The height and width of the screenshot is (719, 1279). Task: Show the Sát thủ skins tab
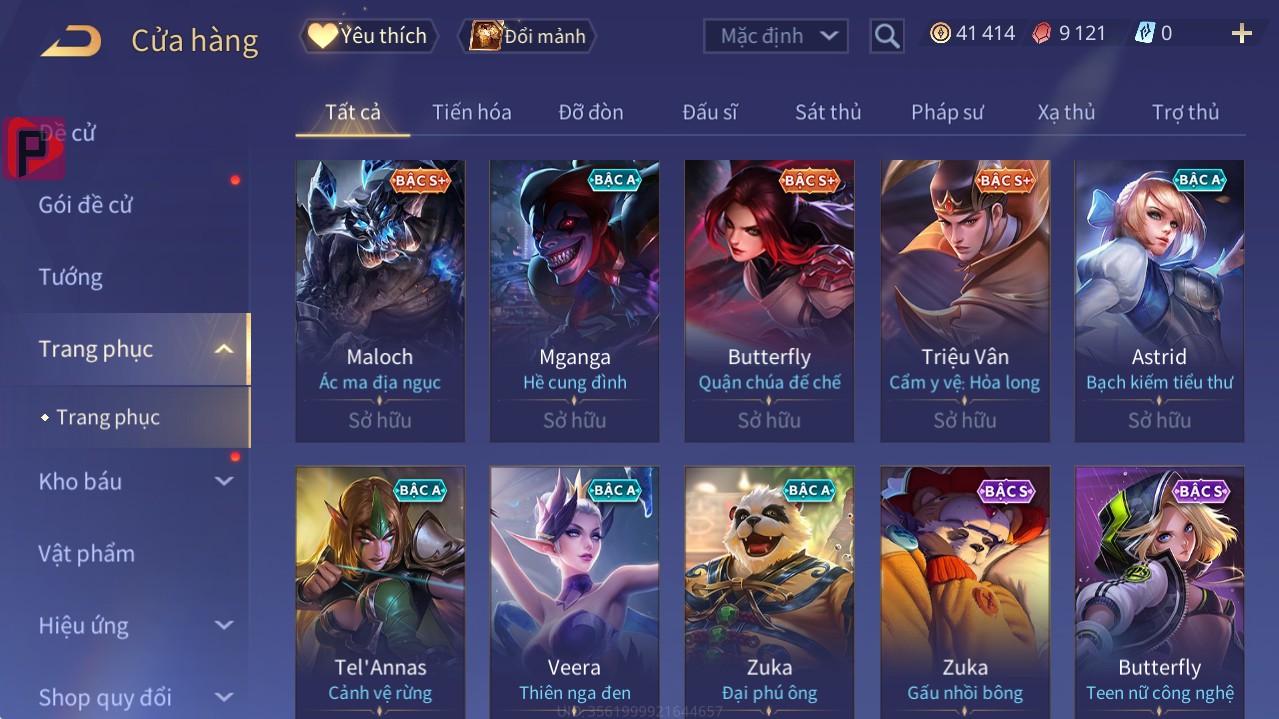tap(827, 112)
